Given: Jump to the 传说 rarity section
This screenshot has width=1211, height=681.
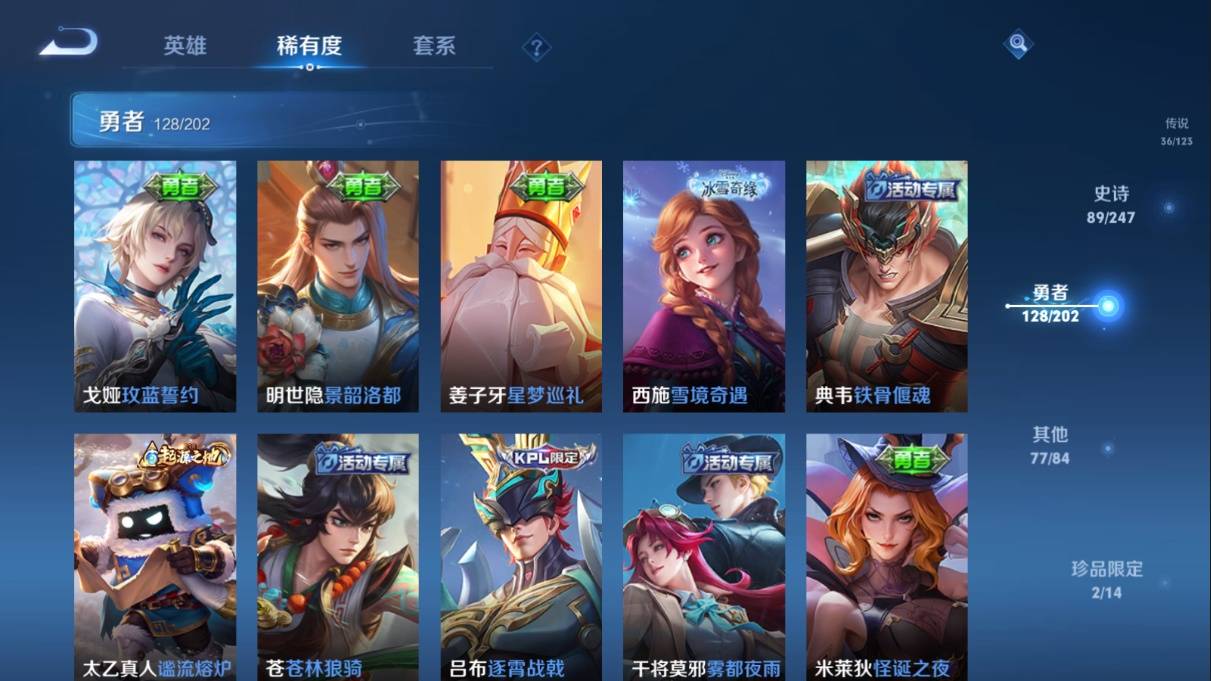Looking at the screenshot, I should (x=1176, y=131).
